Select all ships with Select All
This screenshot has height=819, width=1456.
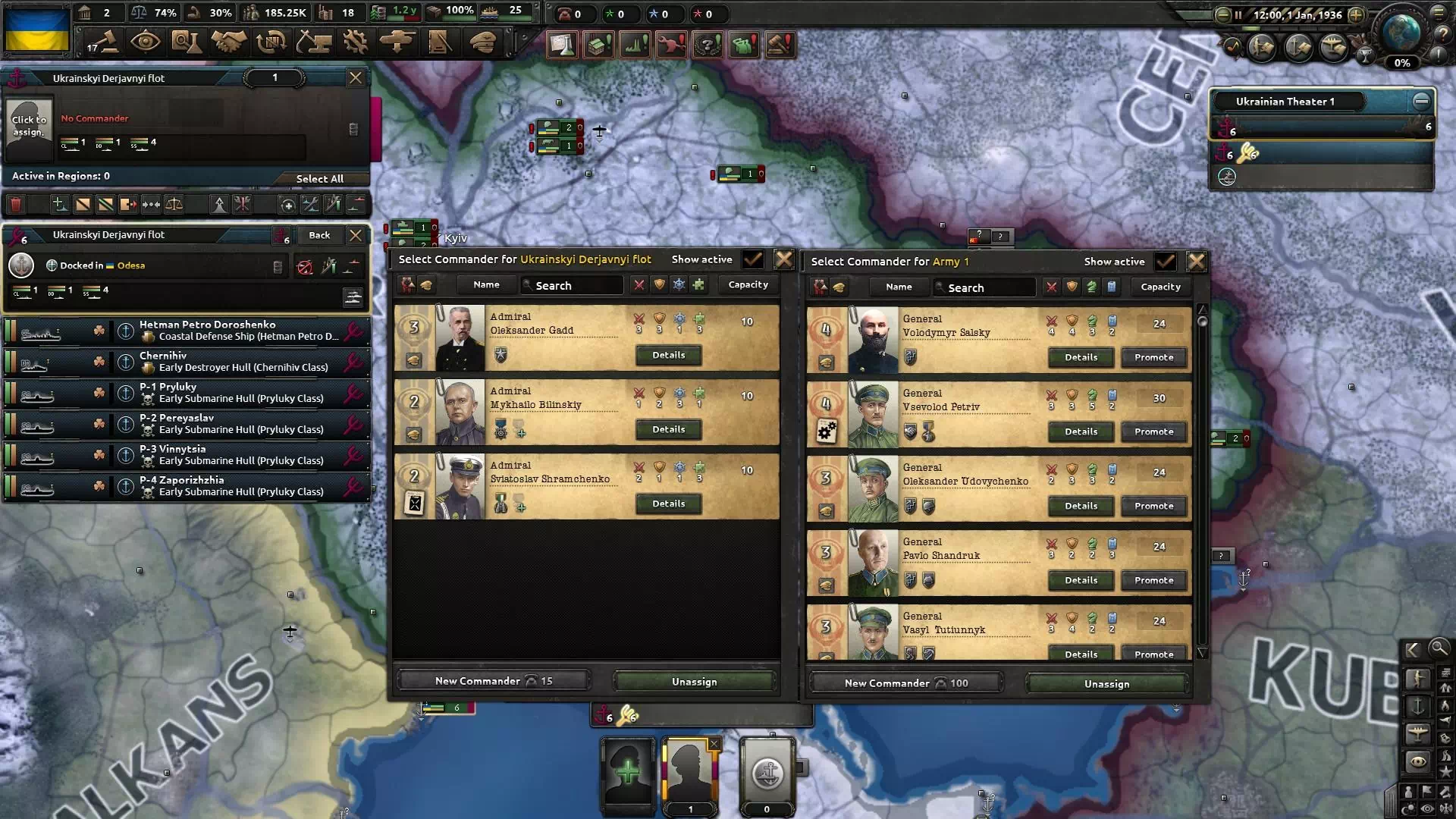[319, 179]
